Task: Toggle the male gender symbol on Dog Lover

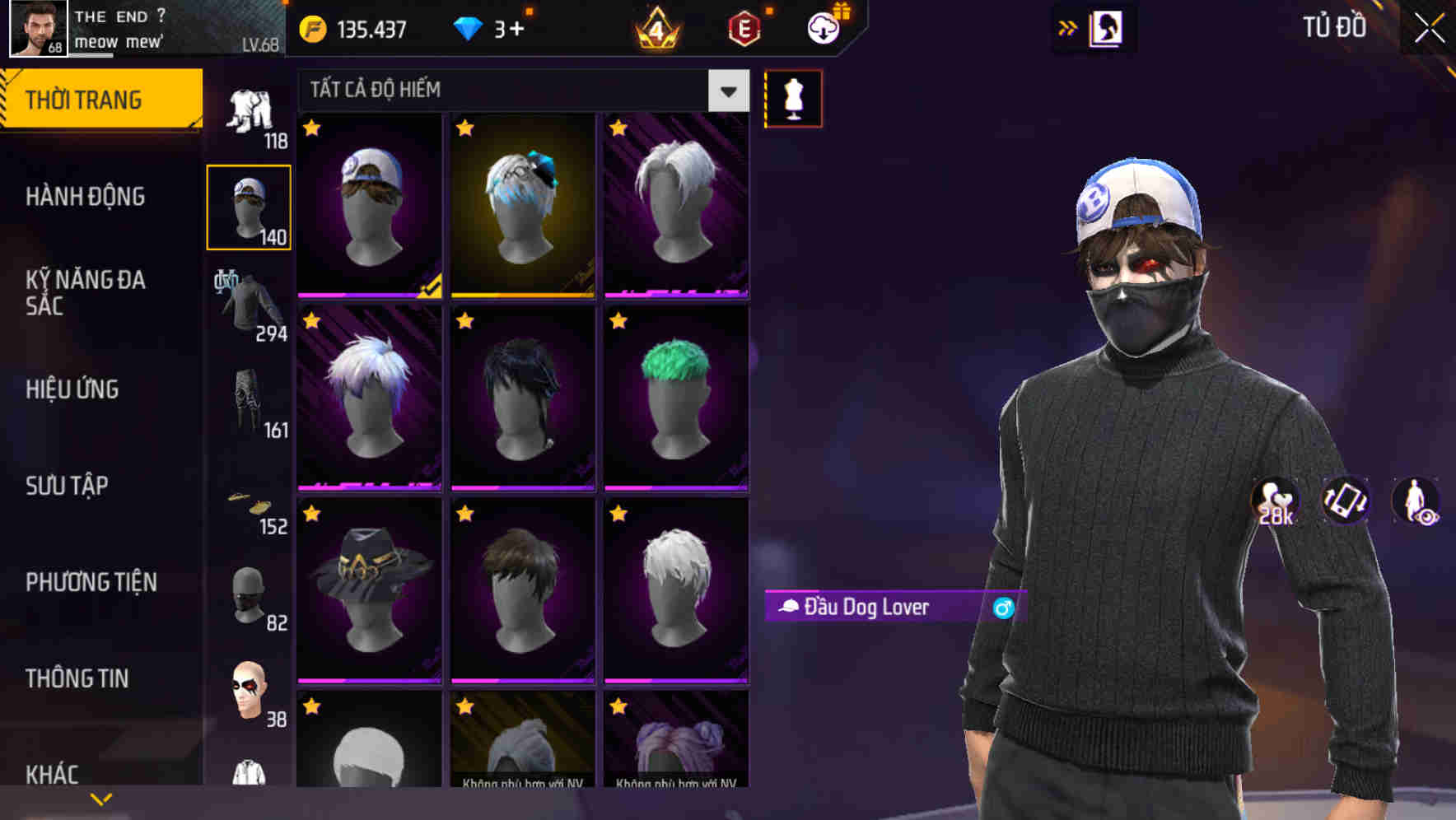Action: point(1002,608)
